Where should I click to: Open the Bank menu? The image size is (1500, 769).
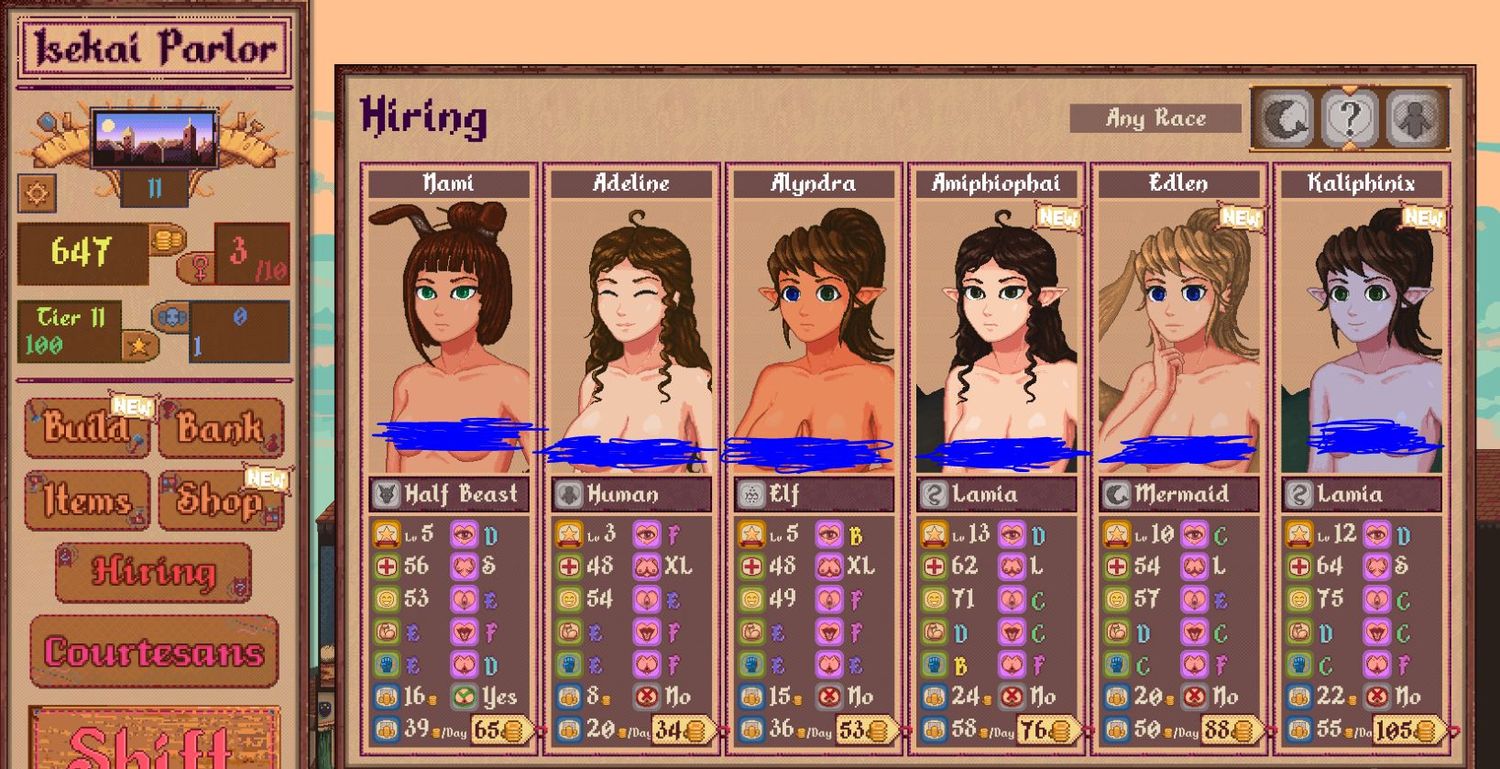pyautogui.click(x=221, y=428)
